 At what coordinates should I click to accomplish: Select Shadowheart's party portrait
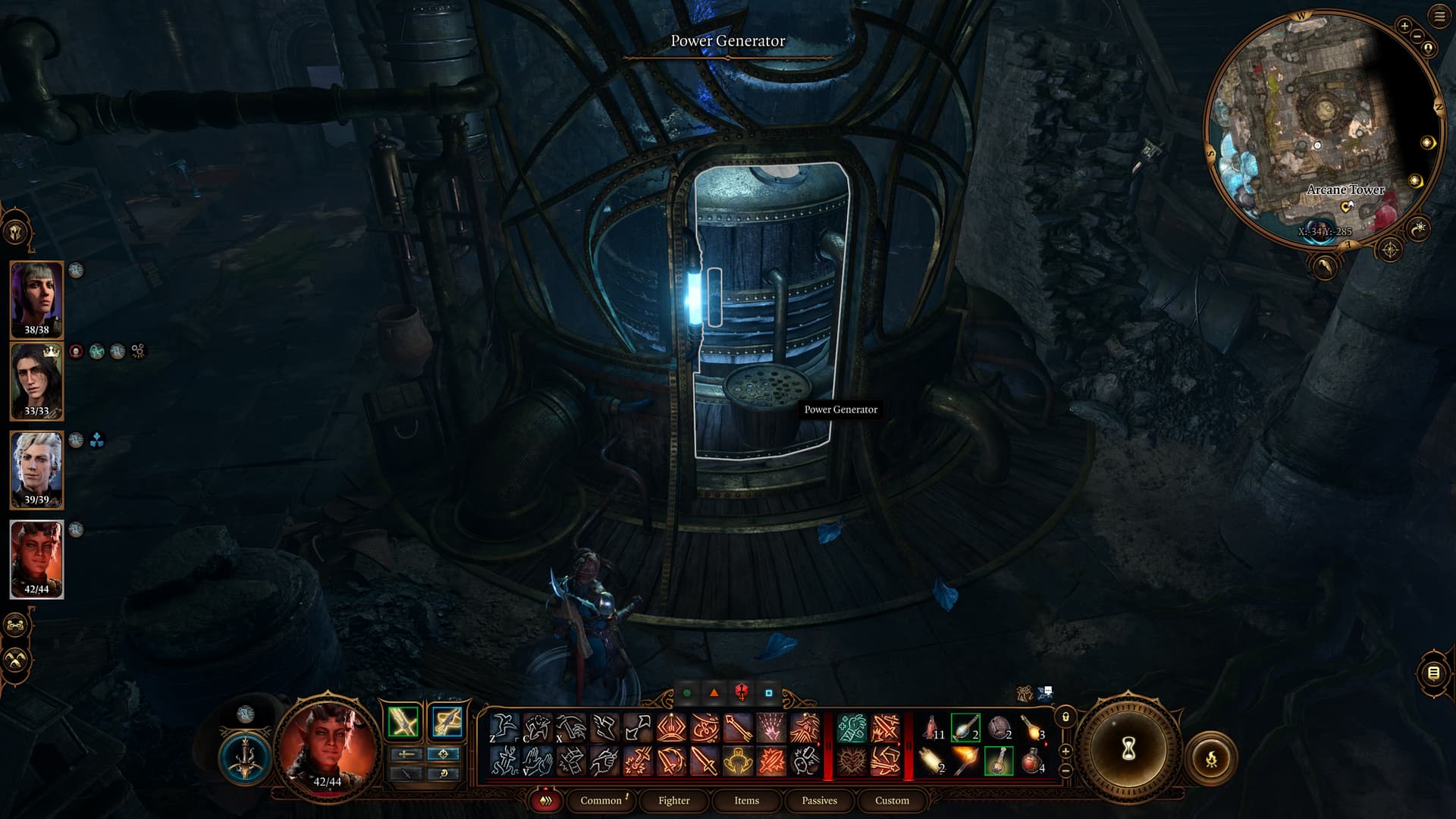coord(36,298)
